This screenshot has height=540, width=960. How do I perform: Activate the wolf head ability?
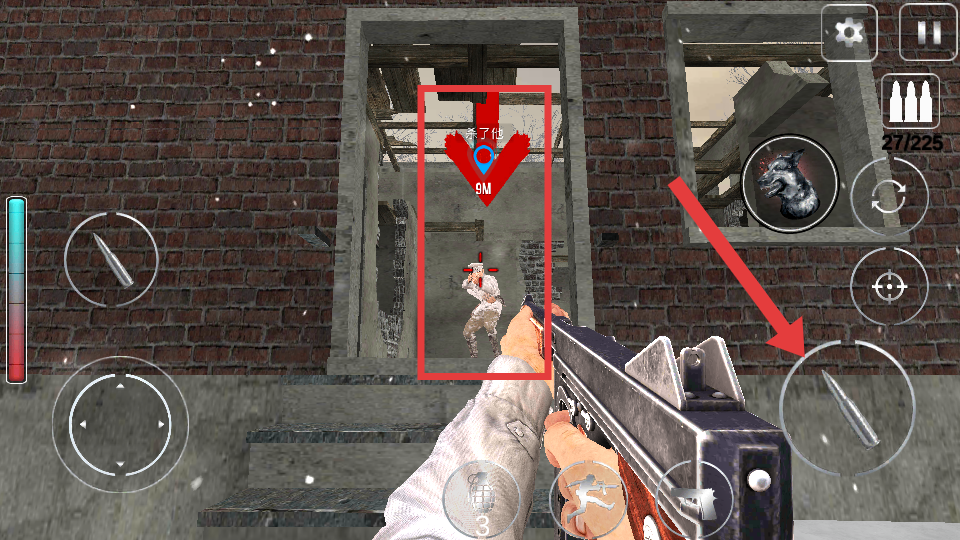(789, 183)
